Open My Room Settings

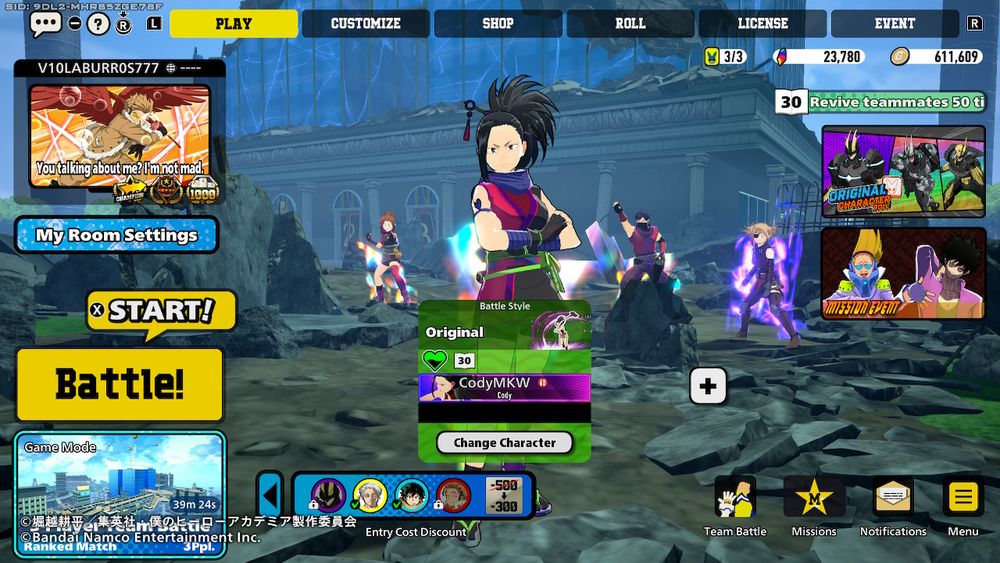tap(117, 236)
